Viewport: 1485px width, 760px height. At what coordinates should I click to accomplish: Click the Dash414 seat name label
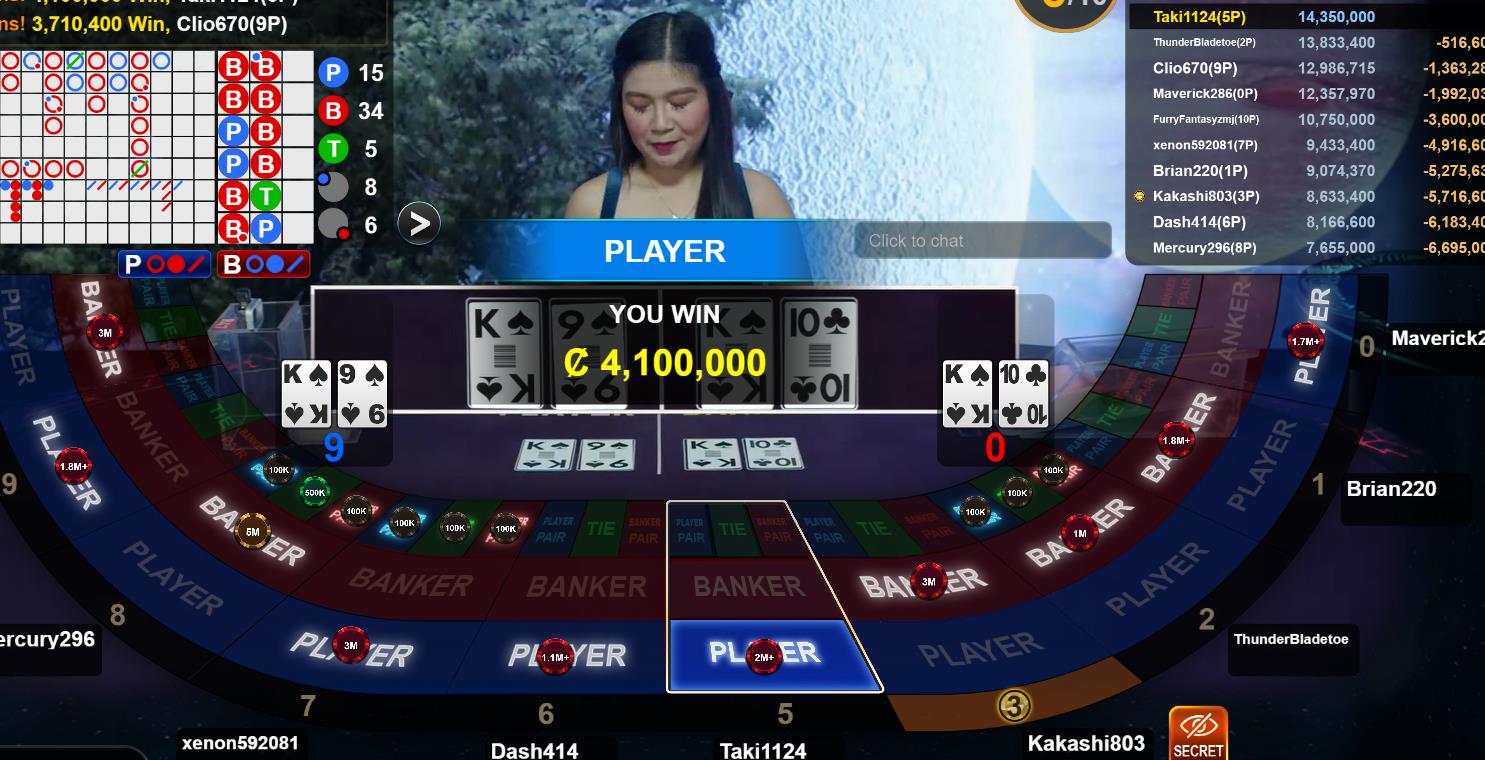point(534,750)
